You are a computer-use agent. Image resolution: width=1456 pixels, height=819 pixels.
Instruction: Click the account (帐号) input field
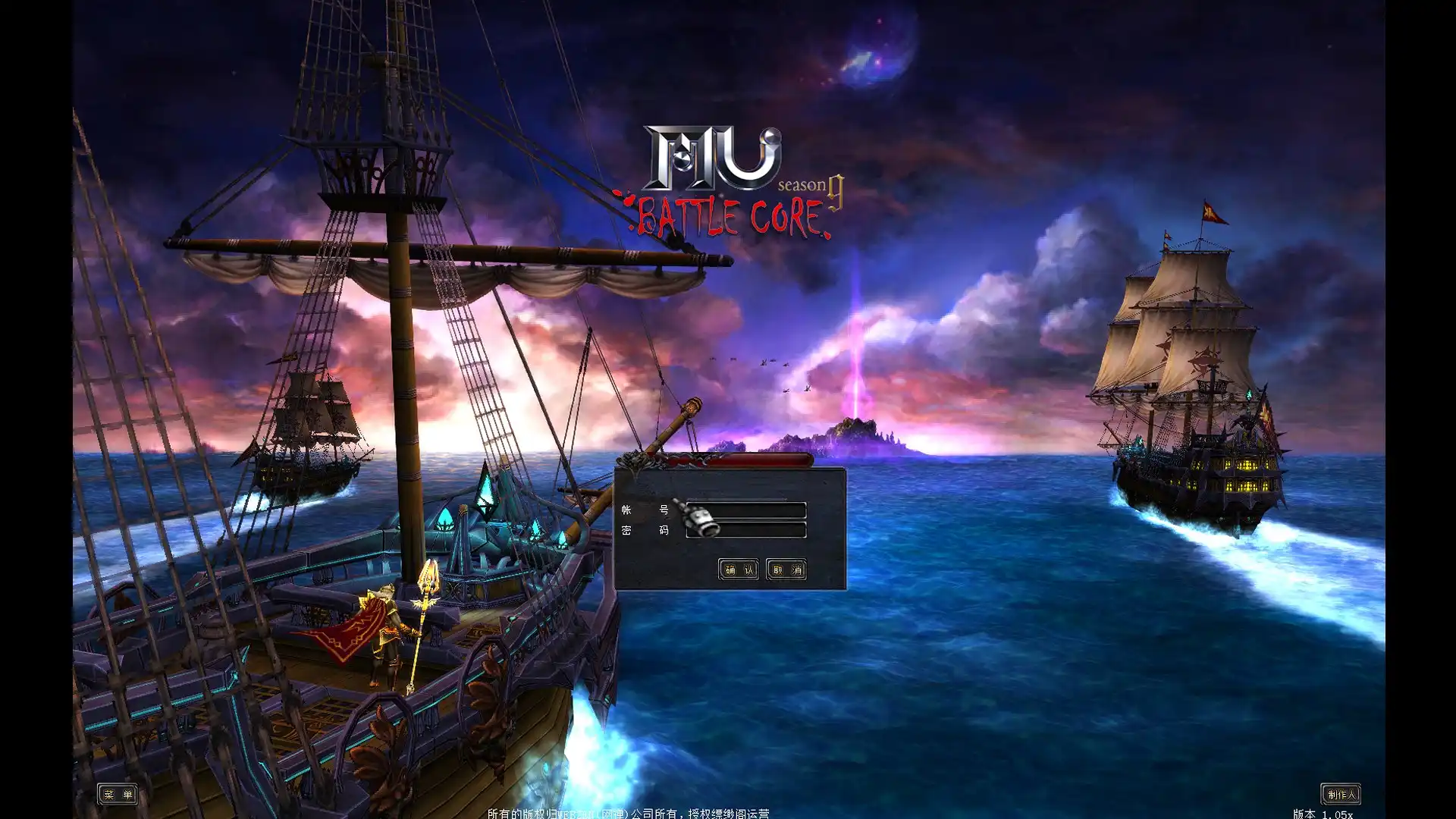(755, 510)
